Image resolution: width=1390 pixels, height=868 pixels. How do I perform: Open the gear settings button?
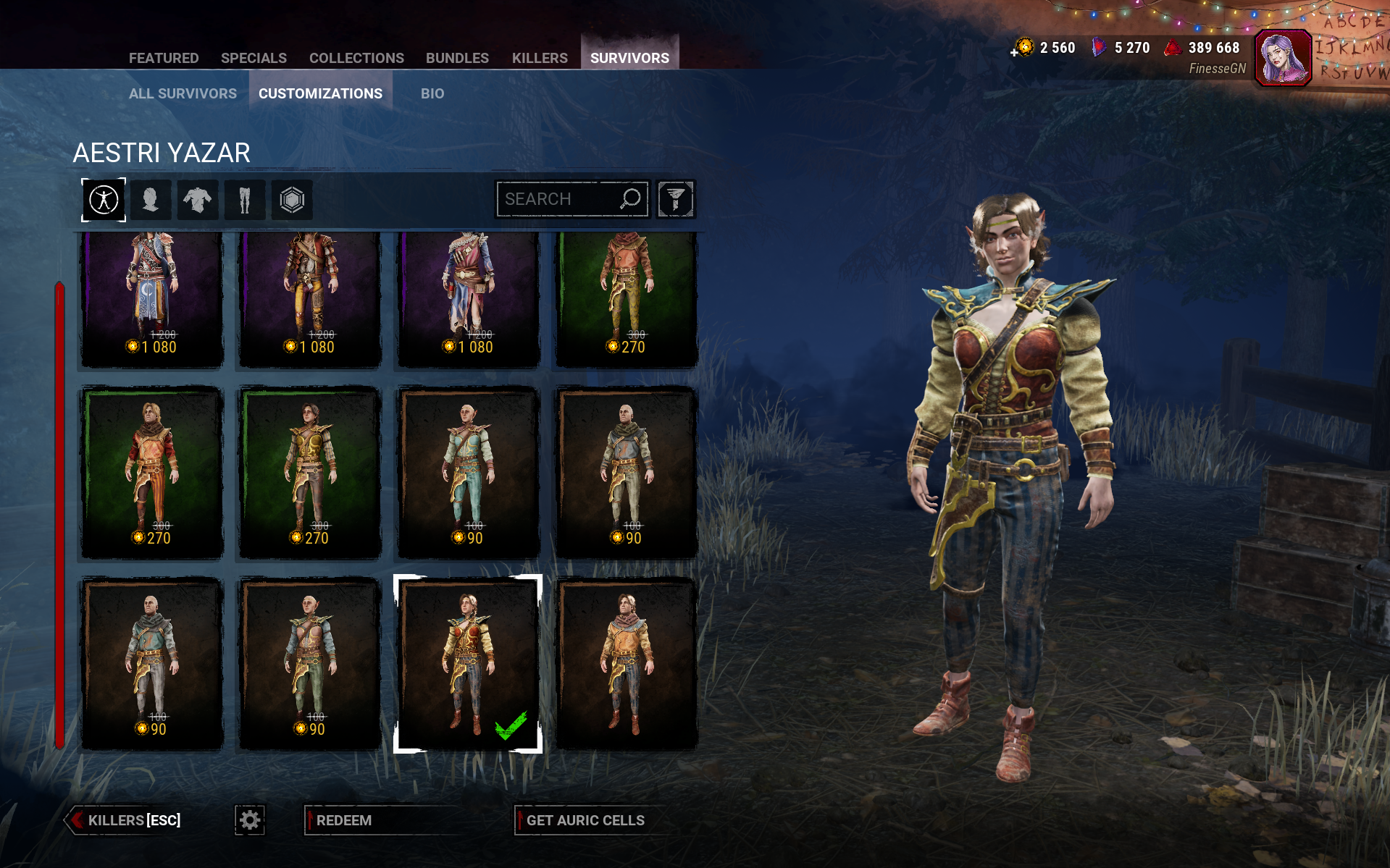pos(250,820)
